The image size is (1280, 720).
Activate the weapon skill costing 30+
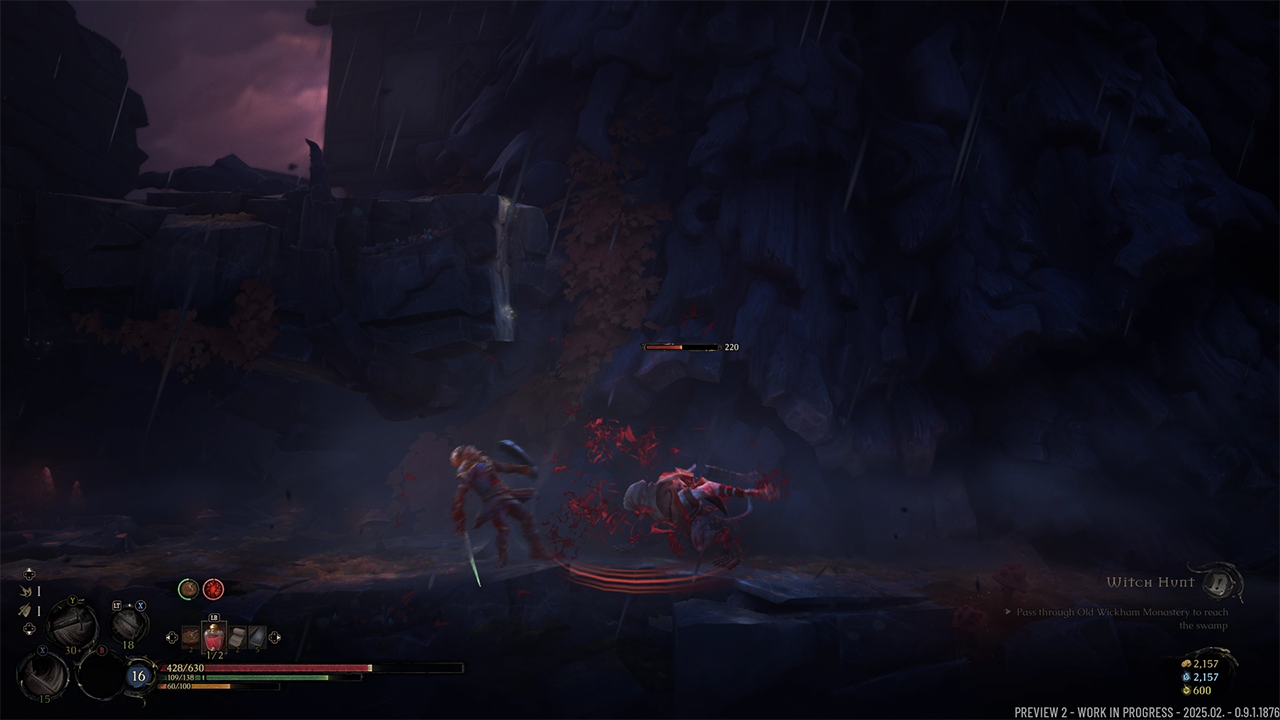(72, 627)
